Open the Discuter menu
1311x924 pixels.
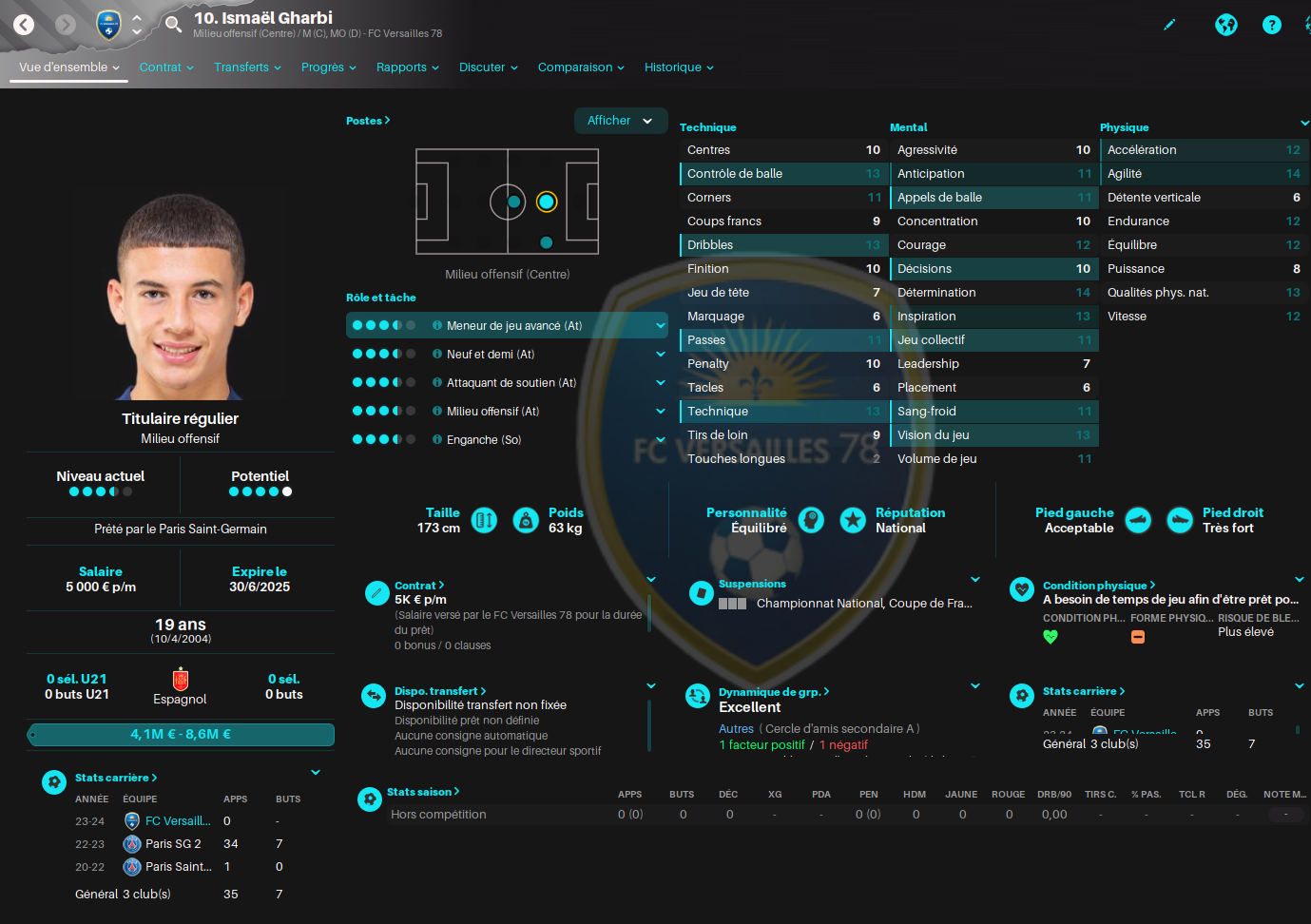coord(488,67)
